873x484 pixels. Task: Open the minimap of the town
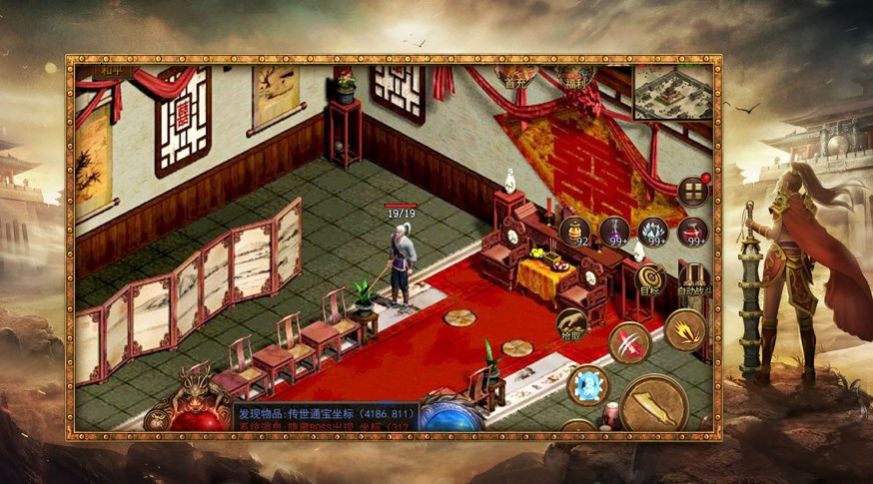(672, 92)
